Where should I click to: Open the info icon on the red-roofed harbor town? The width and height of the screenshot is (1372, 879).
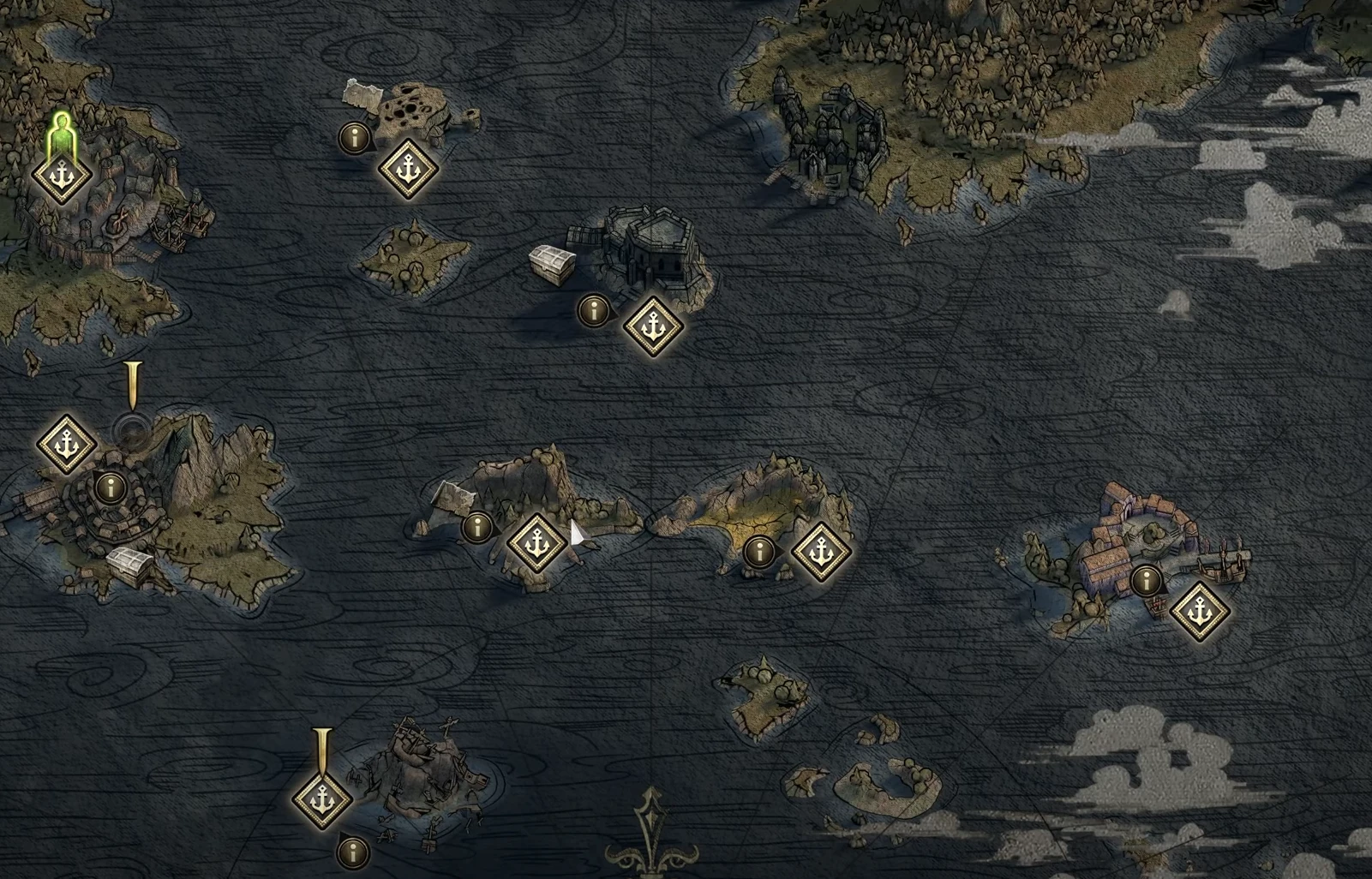pyautogui.click(x=1146, y=581)
